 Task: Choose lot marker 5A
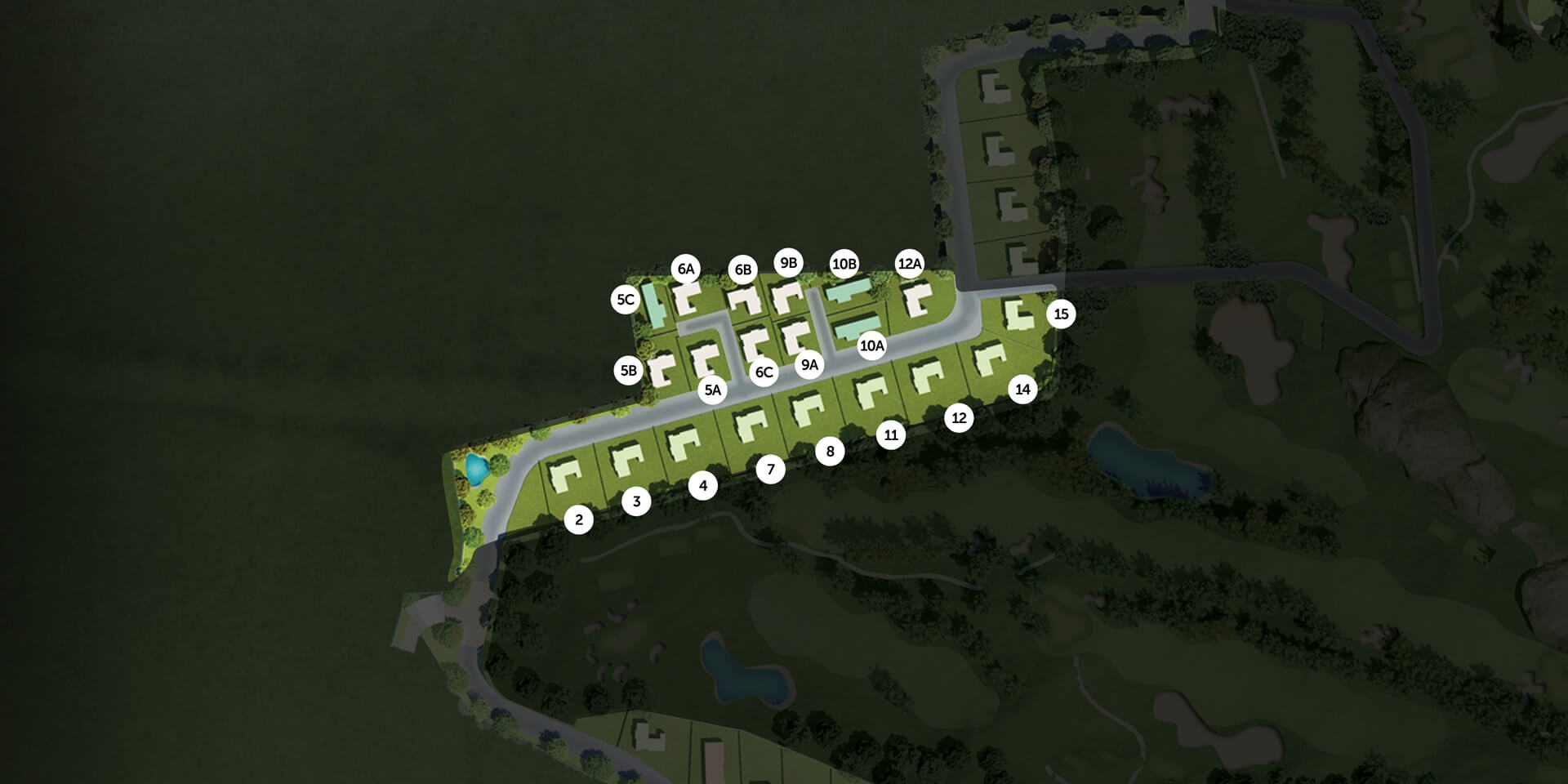[x=713, y=390]
